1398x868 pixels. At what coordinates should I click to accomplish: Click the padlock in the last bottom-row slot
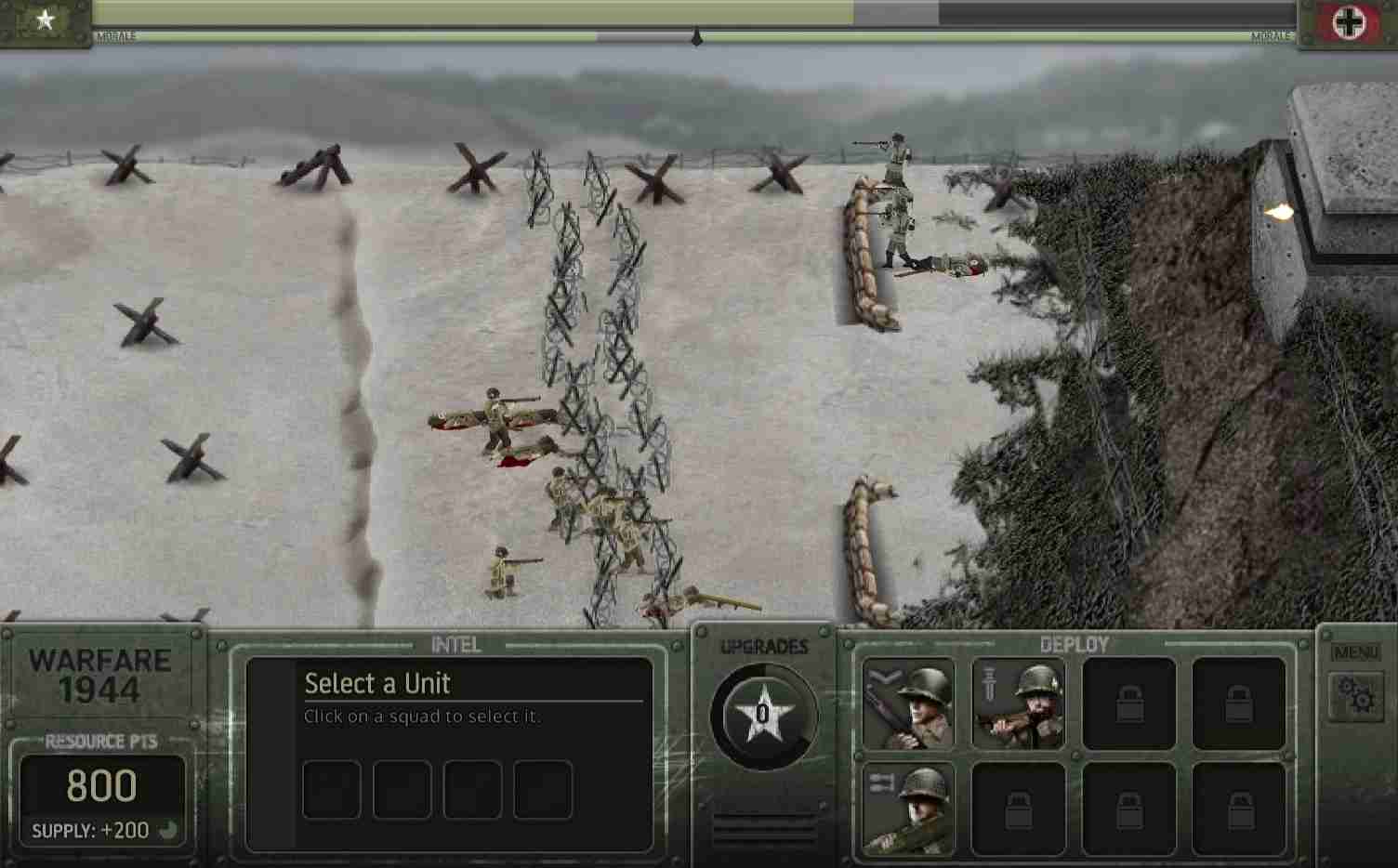click(1238, 807)
